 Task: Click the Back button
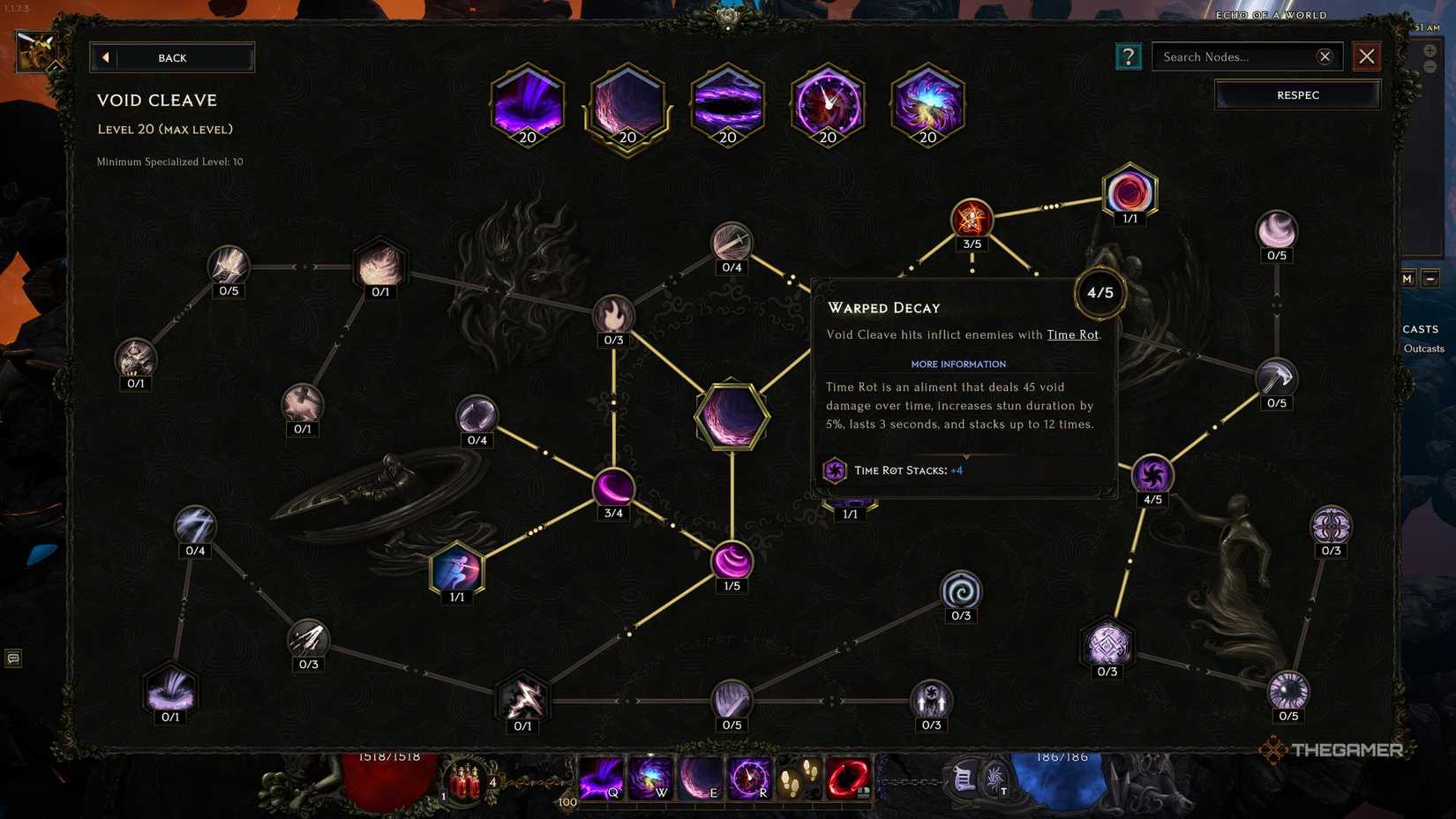point(172,56)
